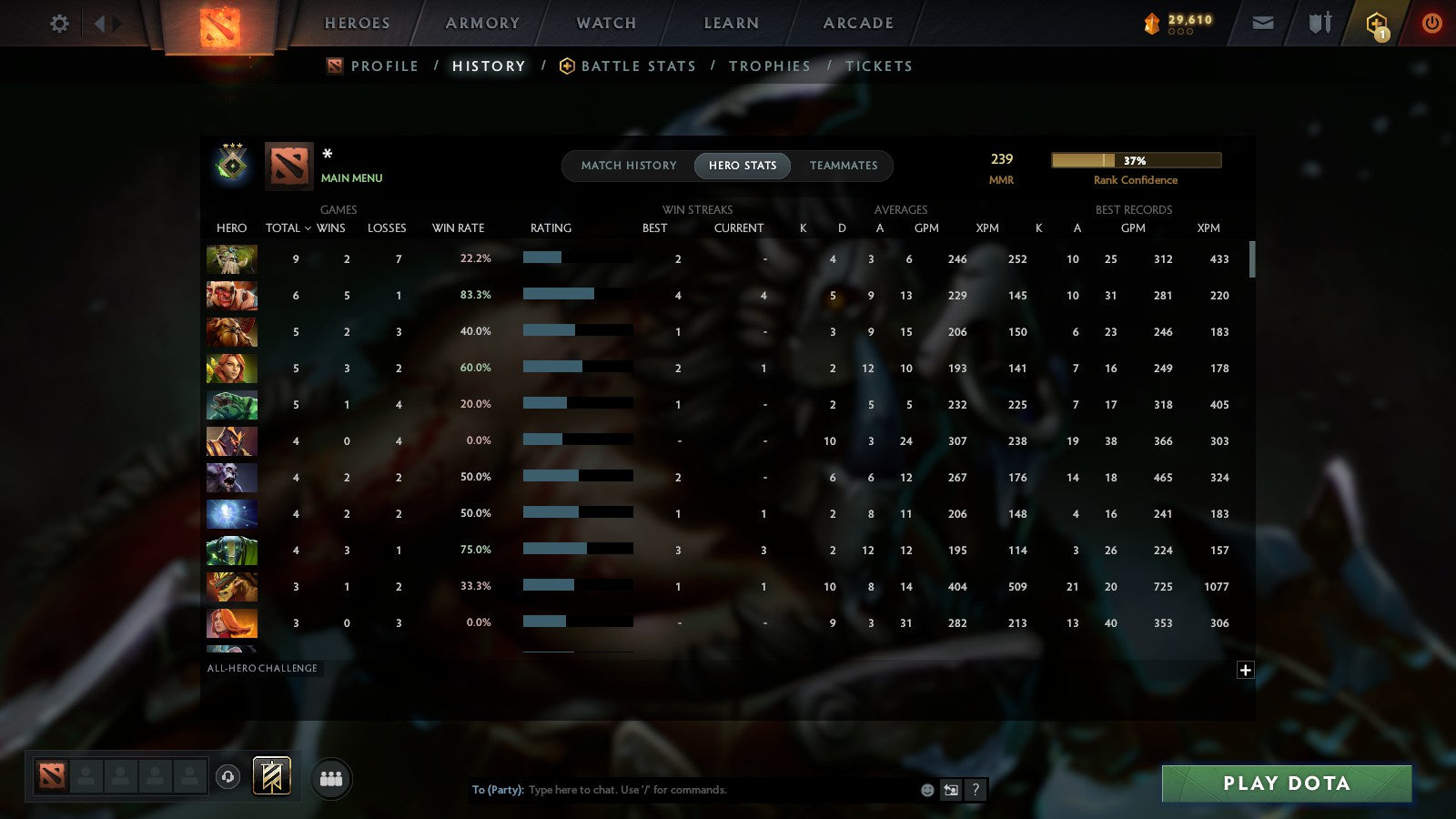1456x819 pixels.
Task: Switch to the HERO STATS toggle view
Action: pos(742,166)
